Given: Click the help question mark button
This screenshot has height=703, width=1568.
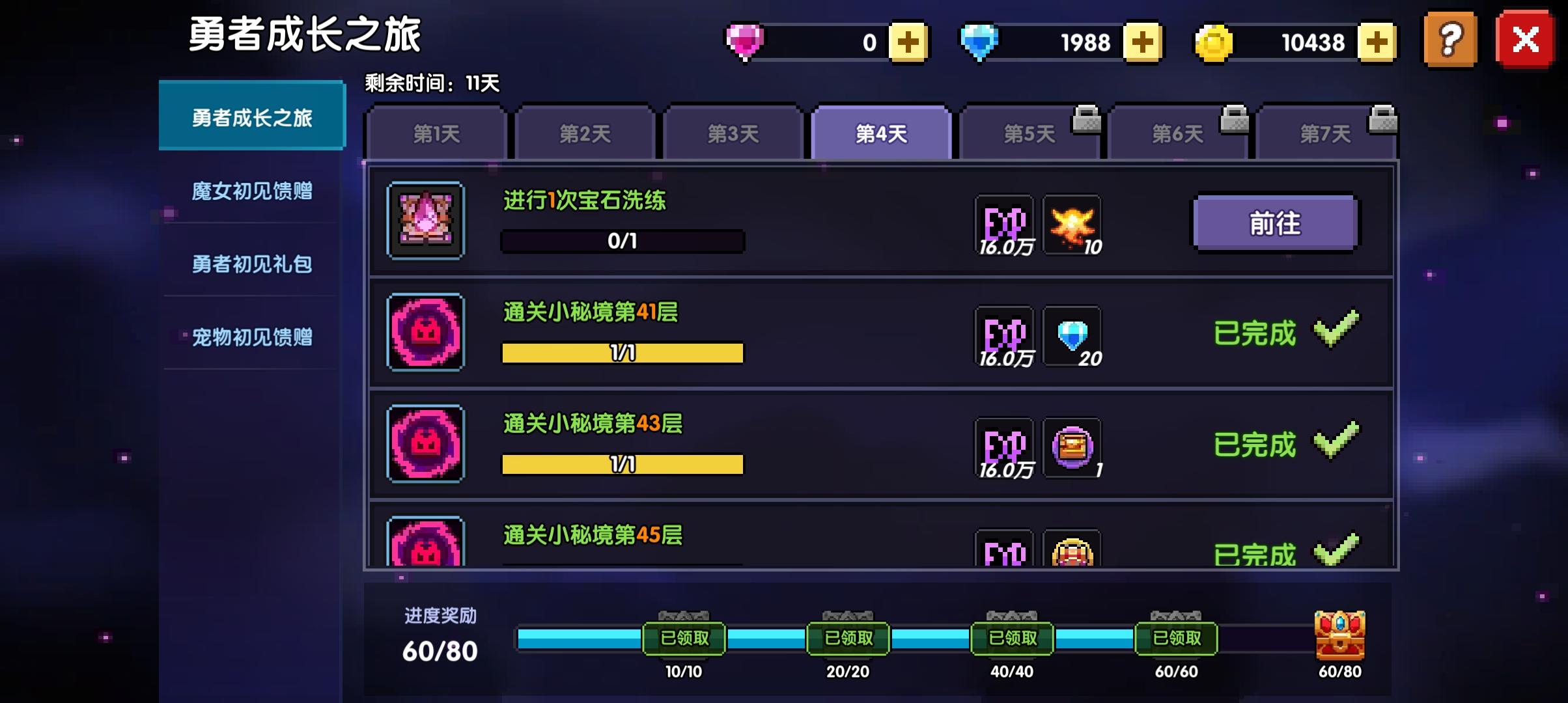Looking at the screenshot, I should 1450,40.
